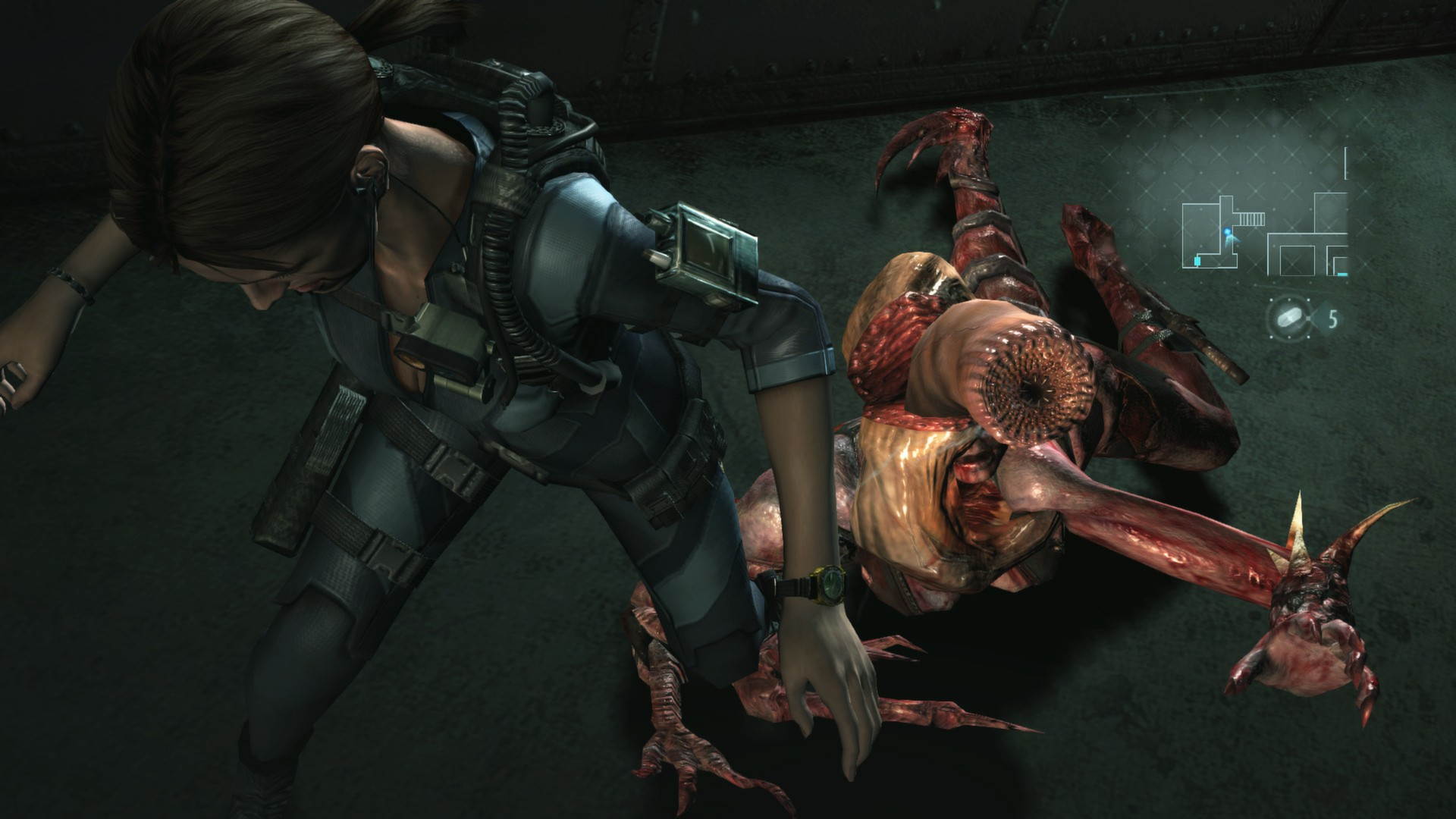This screenshot has width=1456, height=819.
Task: Click the cyan exit marker on the minimap
Action: pos(1341,275)
